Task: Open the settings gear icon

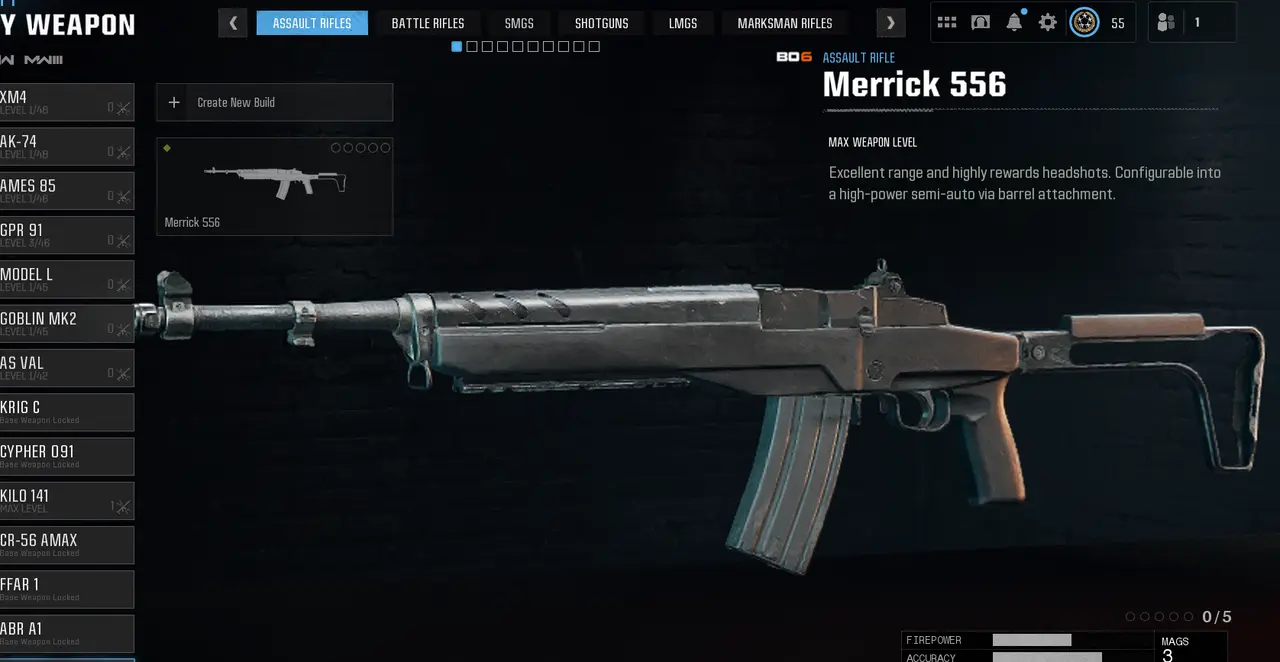Action: tap(1047, 22)
